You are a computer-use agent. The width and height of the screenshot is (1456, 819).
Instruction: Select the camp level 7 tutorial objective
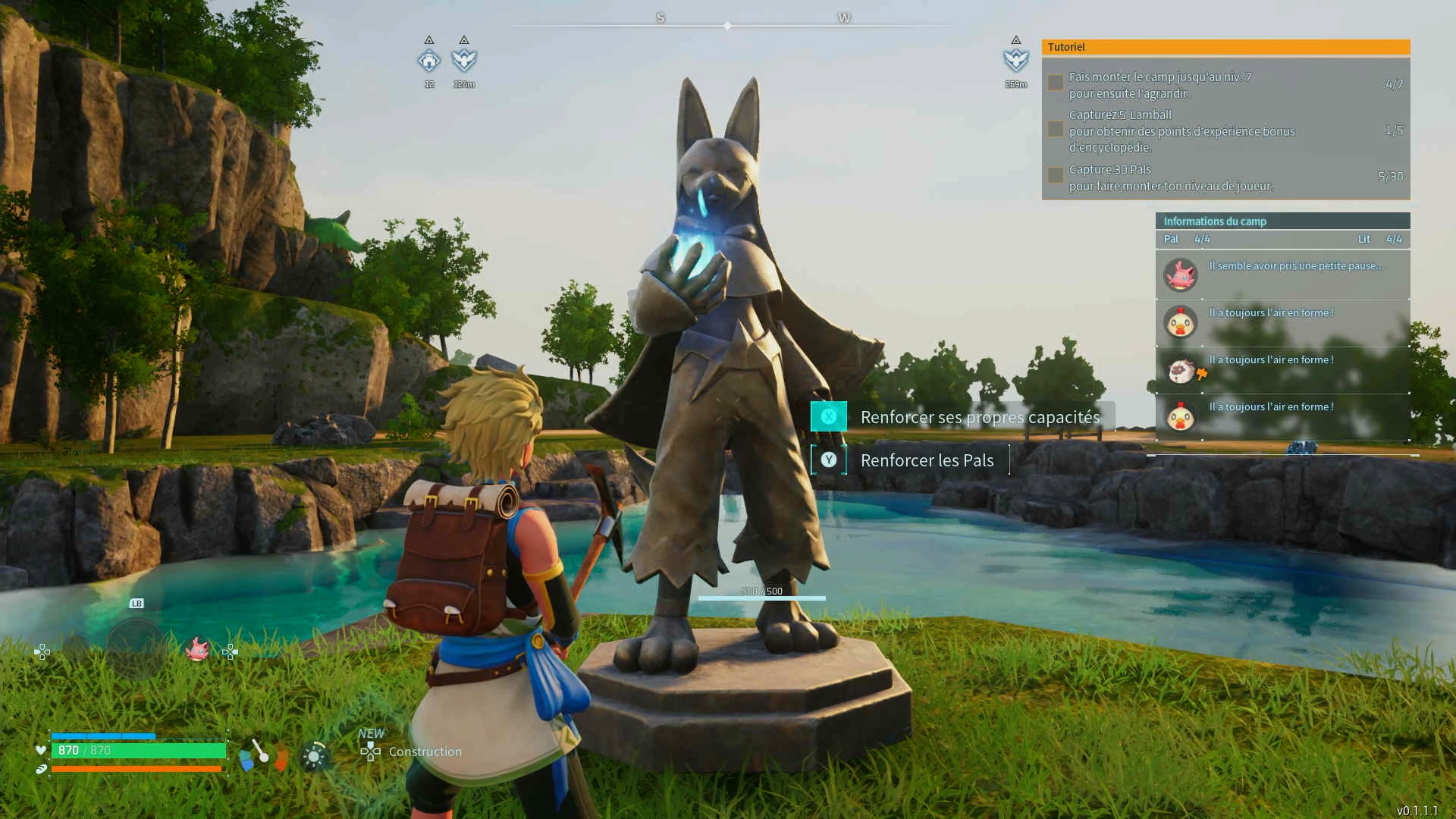coord(1225,85)
